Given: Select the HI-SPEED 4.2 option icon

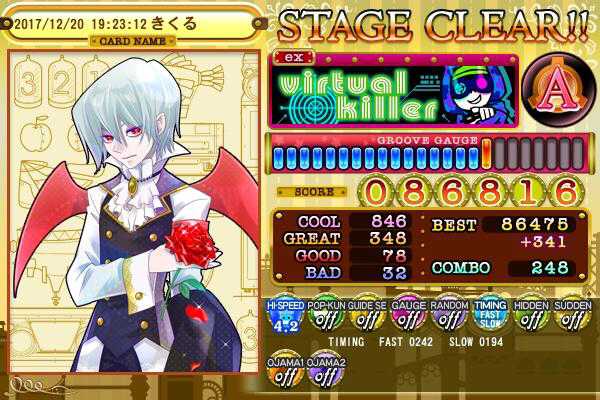Looking at the screenshot, I should point(282,317).
